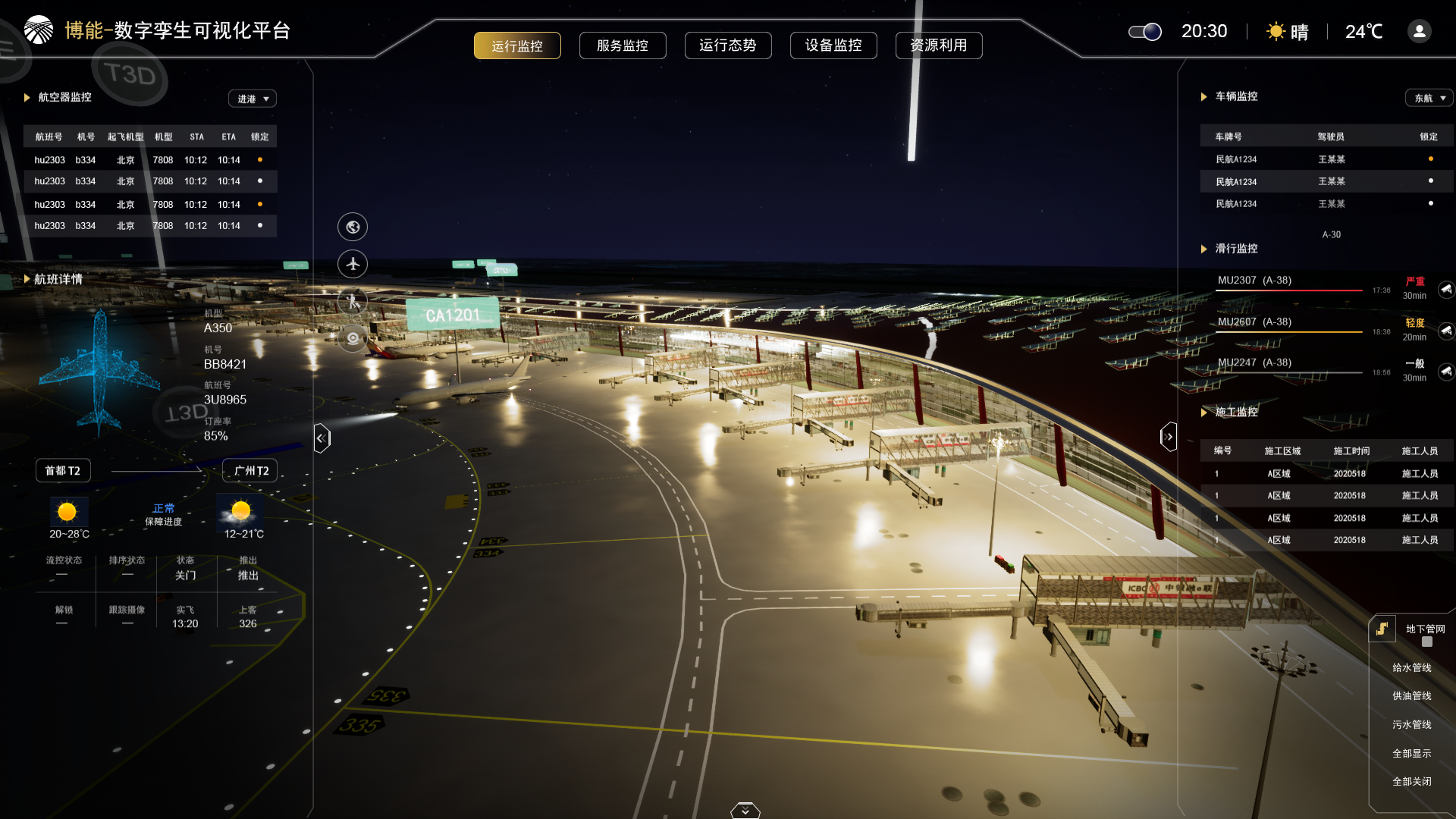The width and height of the screenshot is (1456, 819).
Task: Toggle the 地下管网 checkbox
Action: tap(1427, 642)
